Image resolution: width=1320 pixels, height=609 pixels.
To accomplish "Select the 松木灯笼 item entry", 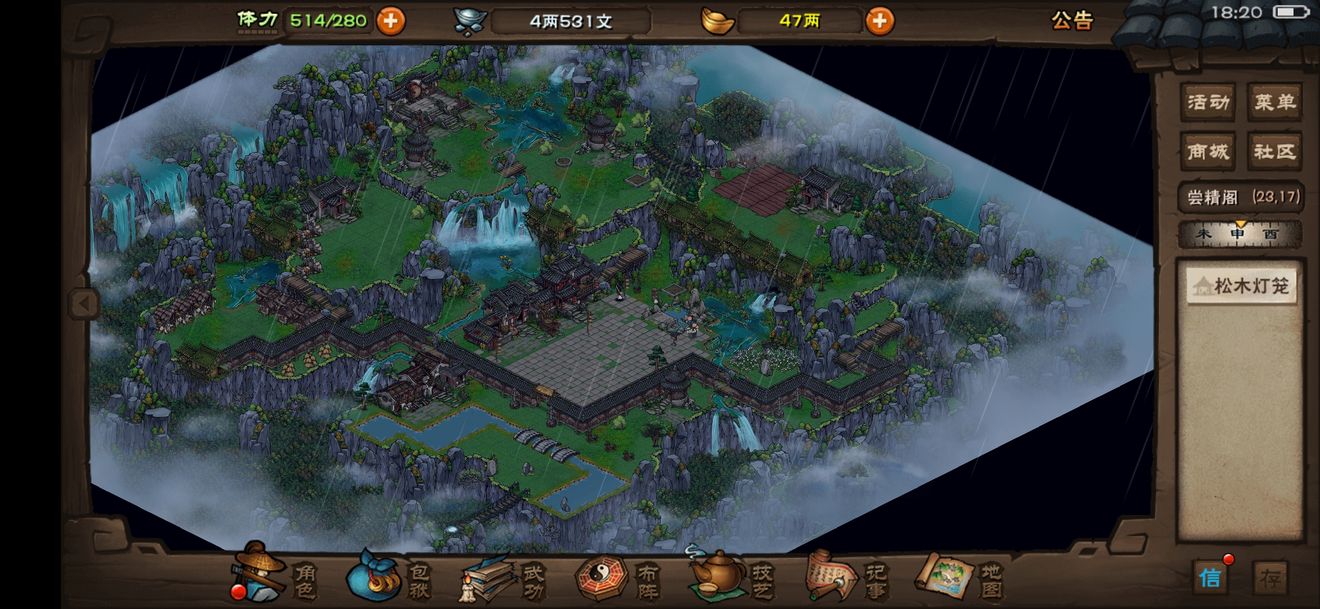I will 1241,287.
